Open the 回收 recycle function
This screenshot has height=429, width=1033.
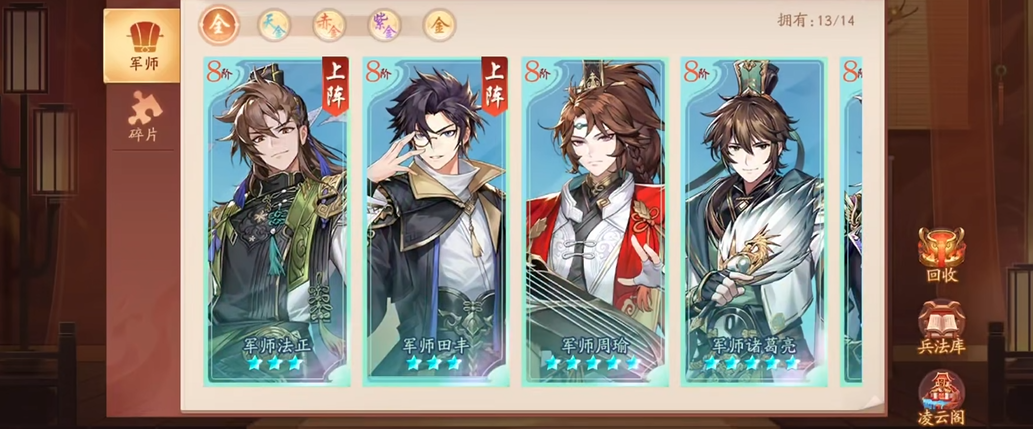click(x=941, y=256)
